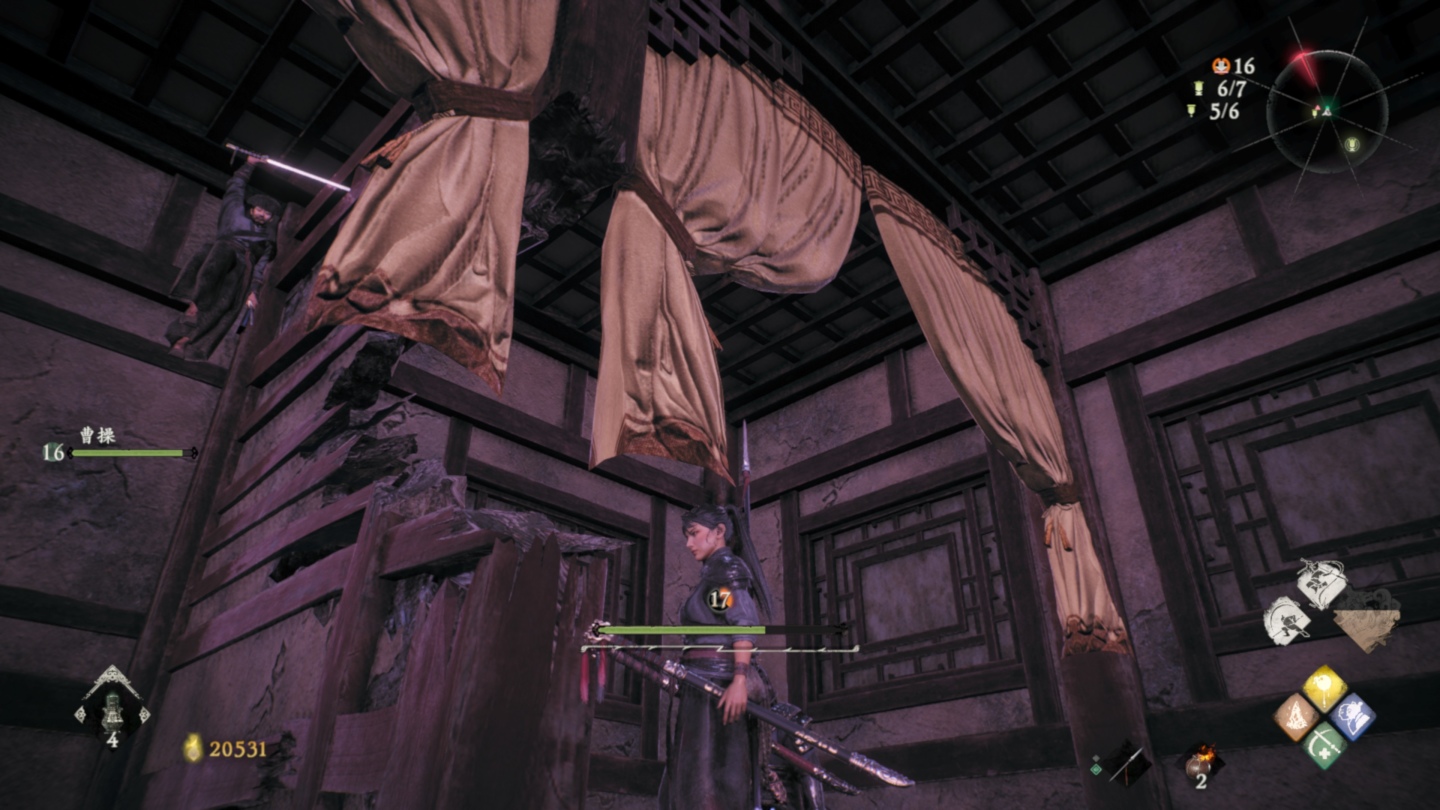Viewport: 1440px width, 810px height.
Task: Select the glowing flag marker on minimap
Action: (1352, 142)
